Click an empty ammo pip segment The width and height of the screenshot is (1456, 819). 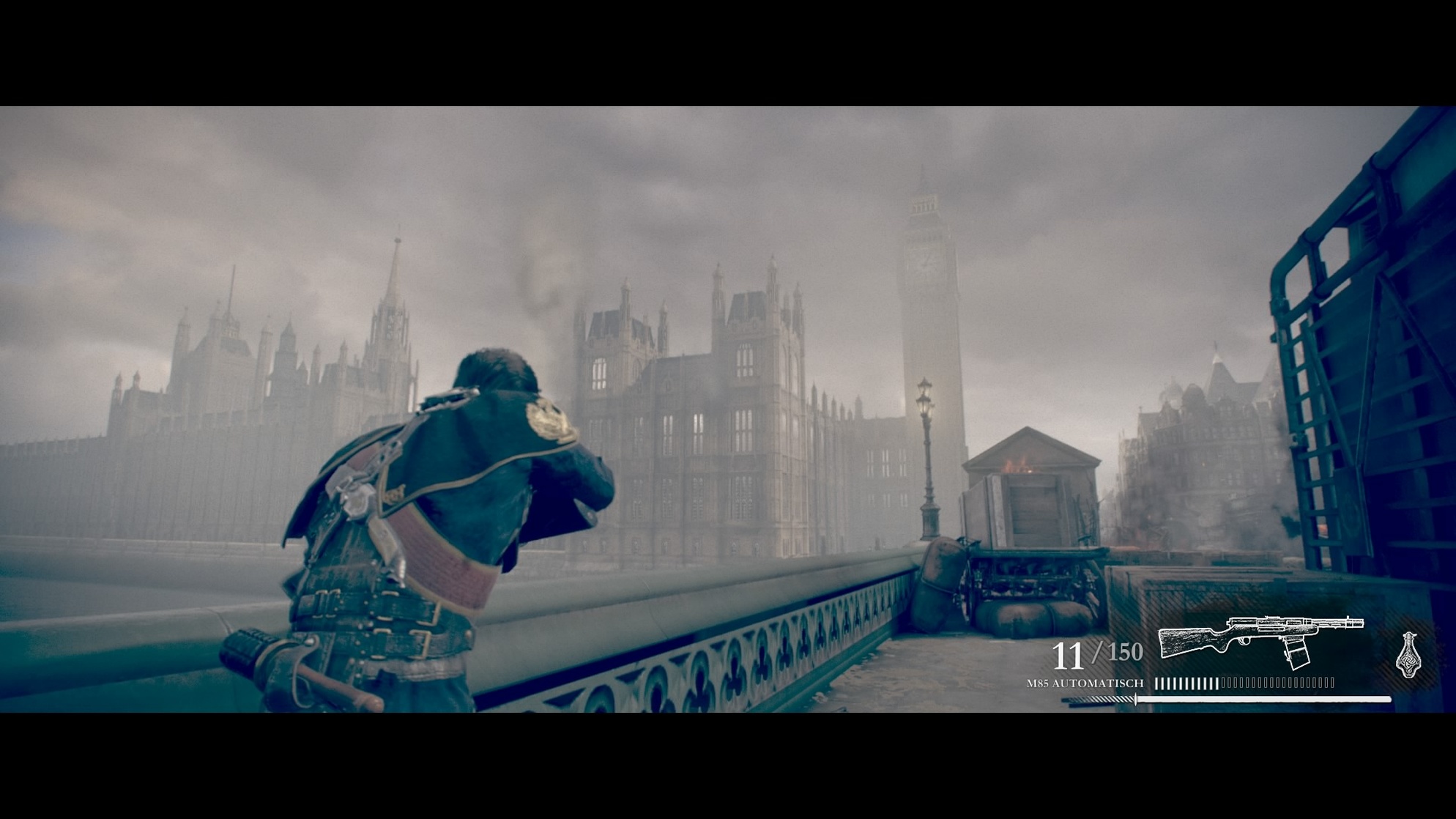tap(1274, 682)
